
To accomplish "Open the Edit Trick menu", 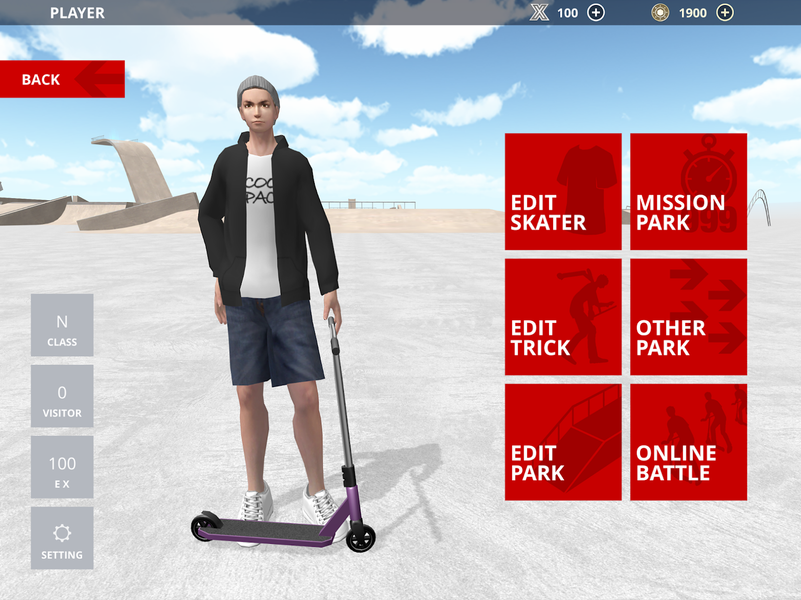I will click(x=563, y=317).
